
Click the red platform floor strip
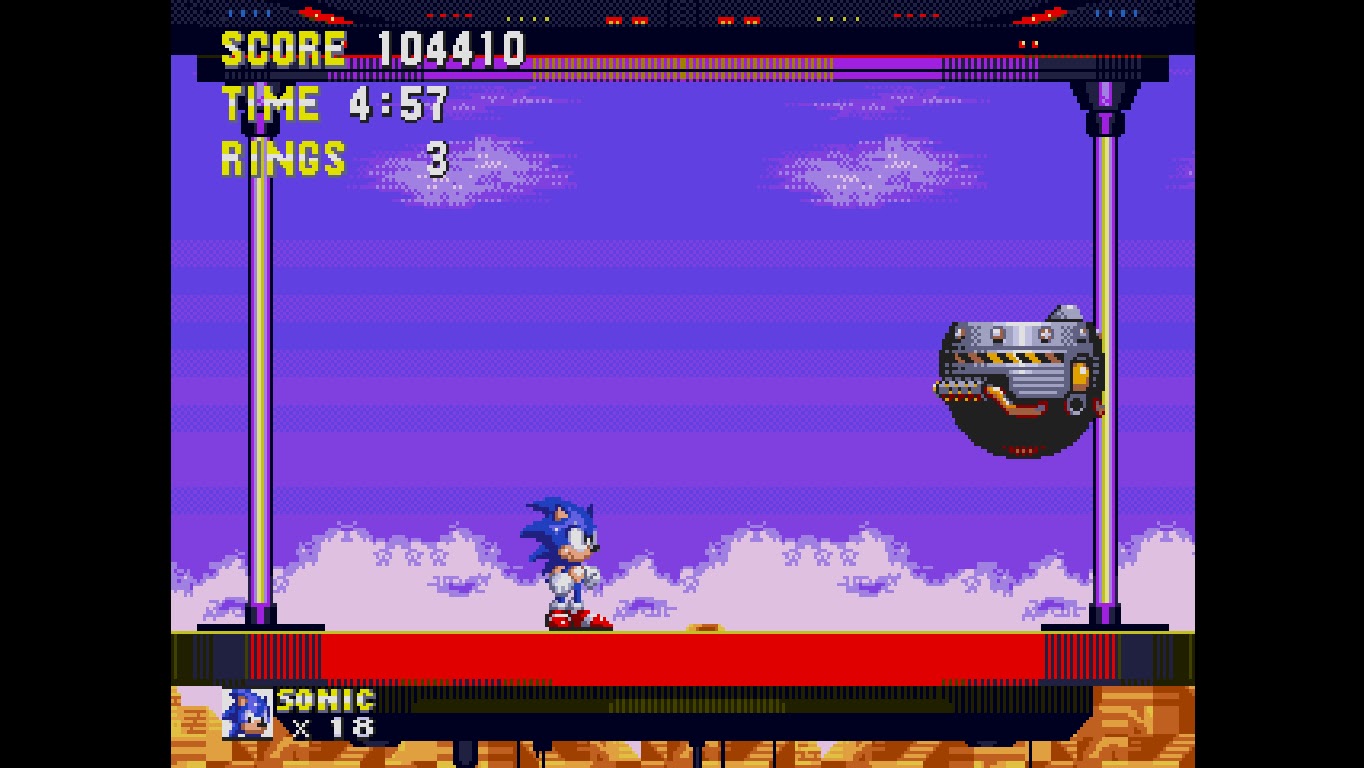(x=680, y=655)
